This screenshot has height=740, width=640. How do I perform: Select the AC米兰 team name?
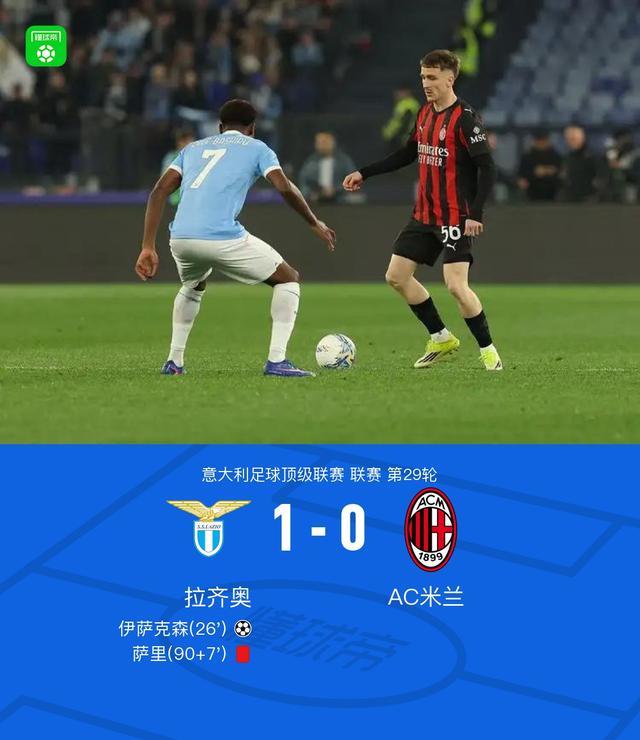click(x=426, y=598)
